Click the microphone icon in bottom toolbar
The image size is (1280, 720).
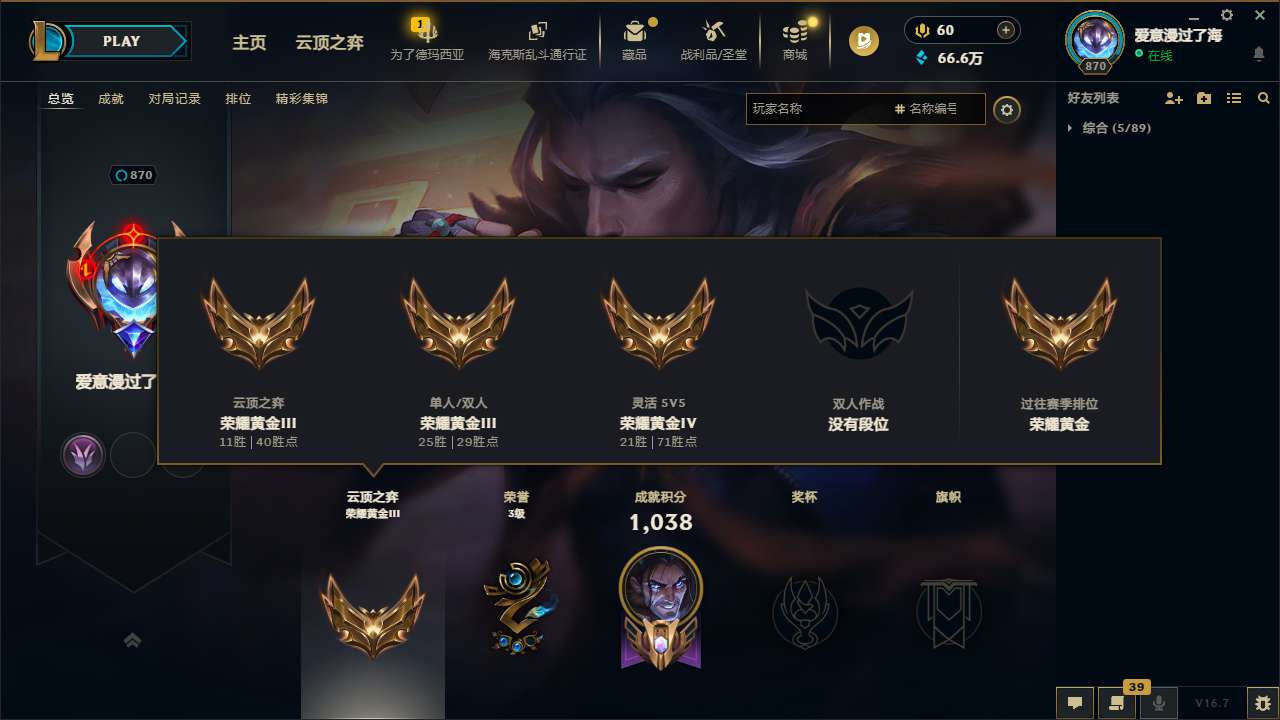coord(1159,703)
